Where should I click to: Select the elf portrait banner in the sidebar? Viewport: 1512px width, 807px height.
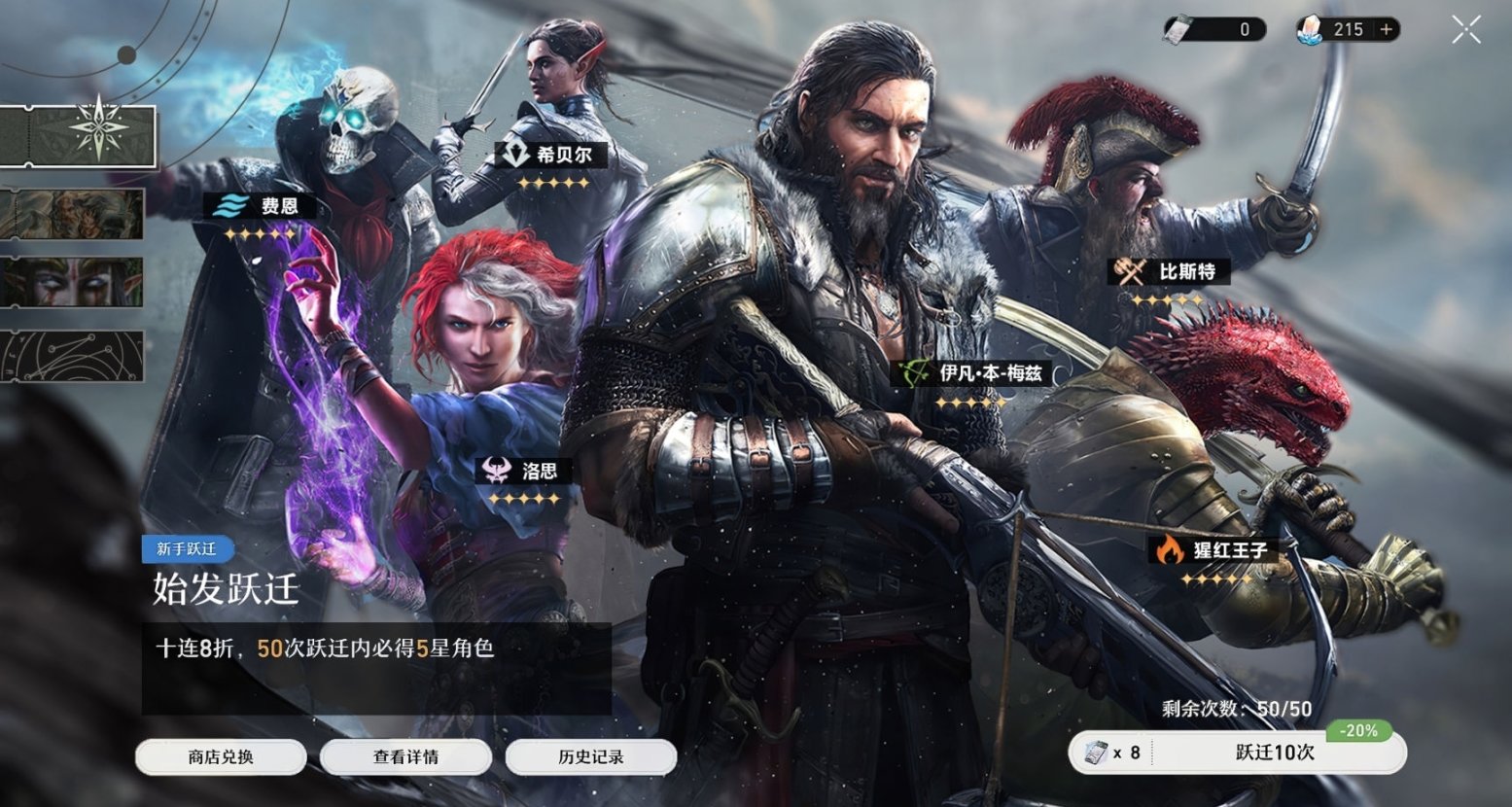click(x=73, y=284)
